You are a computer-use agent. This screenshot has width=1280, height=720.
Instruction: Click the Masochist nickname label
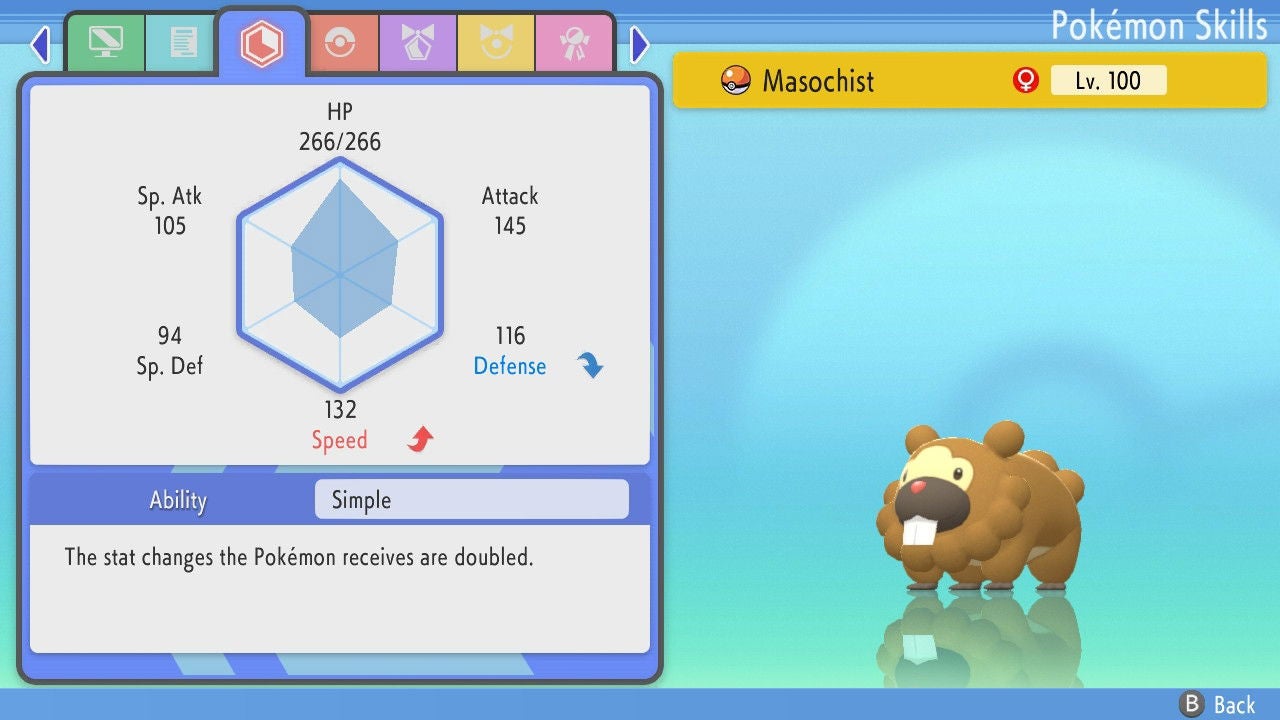817,80
